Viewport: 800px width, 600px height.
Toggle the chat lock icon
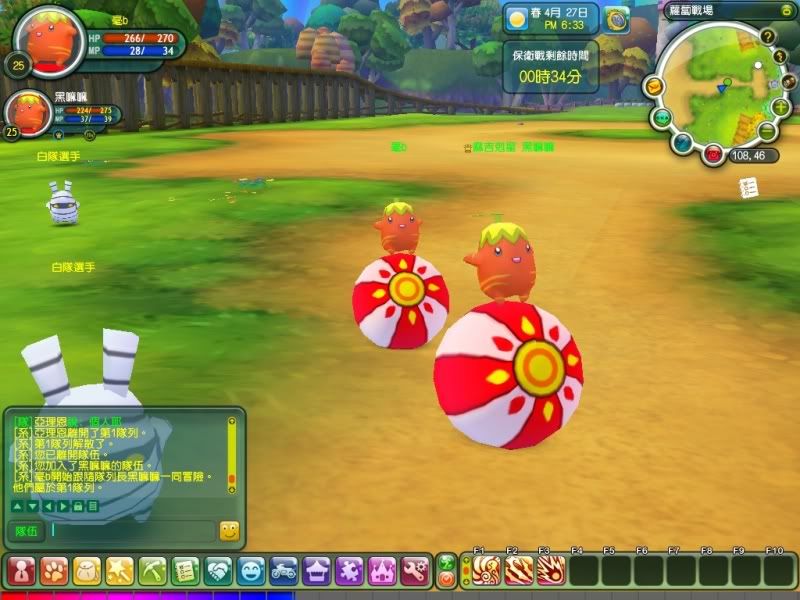pos(77,506)
